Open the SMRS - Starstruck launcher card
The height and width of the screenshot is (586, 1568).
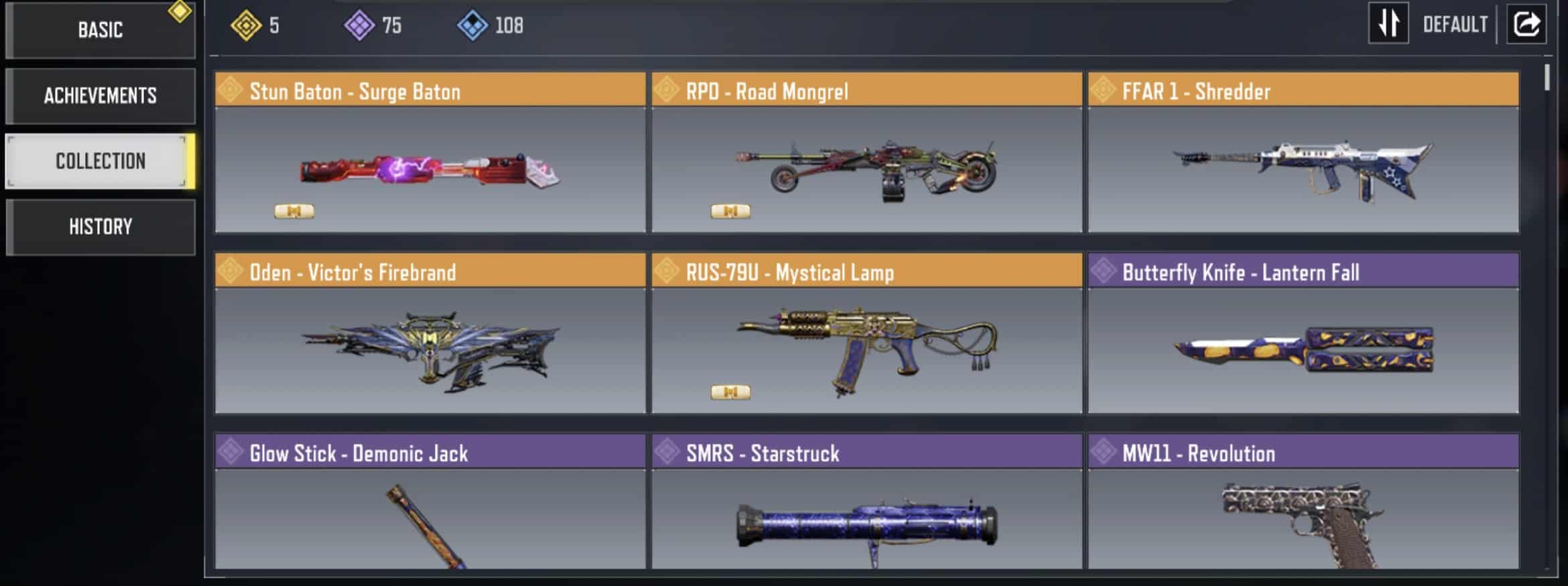866,502
